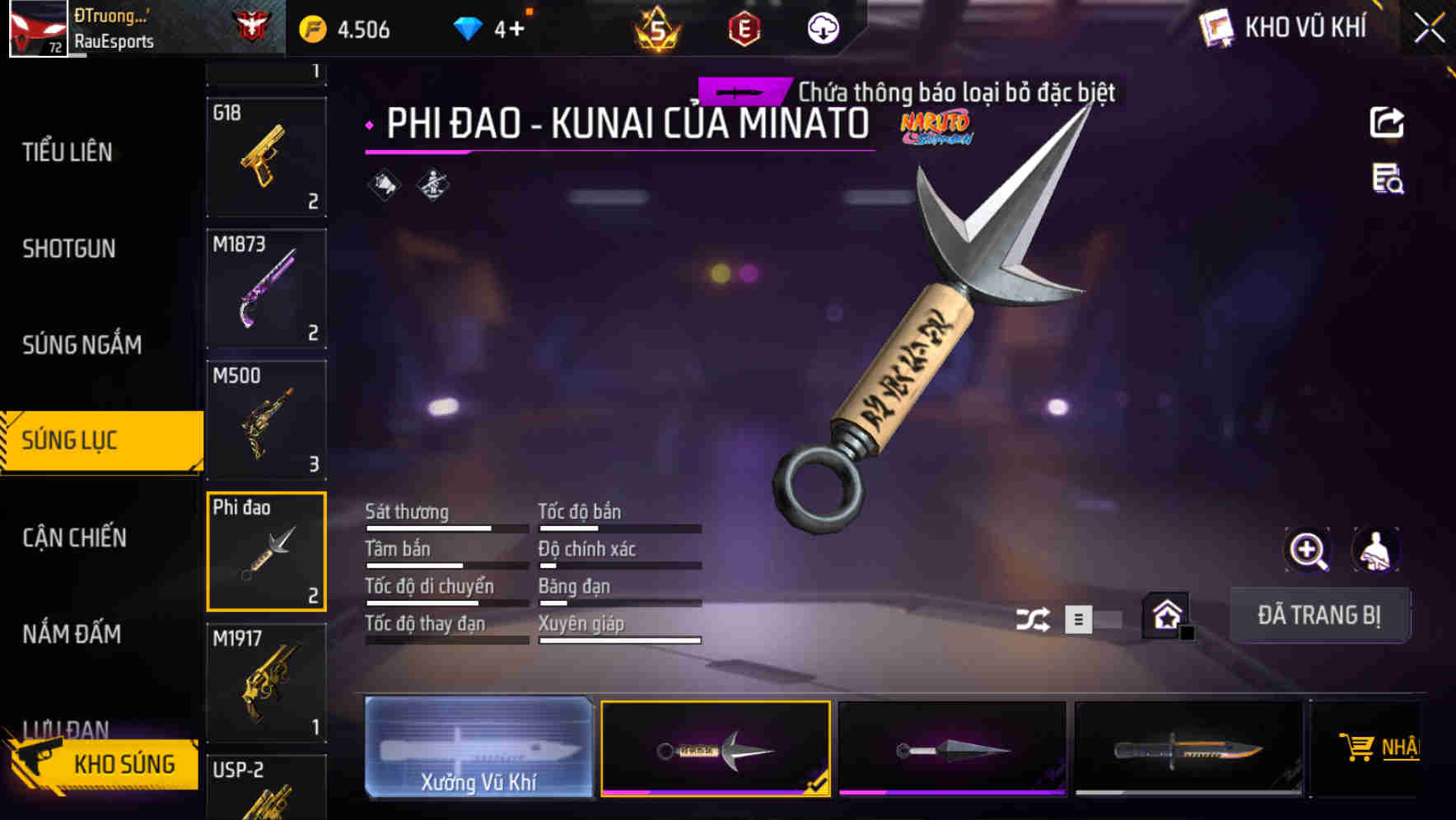Select the Phi đao weapon in list
Screen dimensions: 1456x820
pos(266,550)
